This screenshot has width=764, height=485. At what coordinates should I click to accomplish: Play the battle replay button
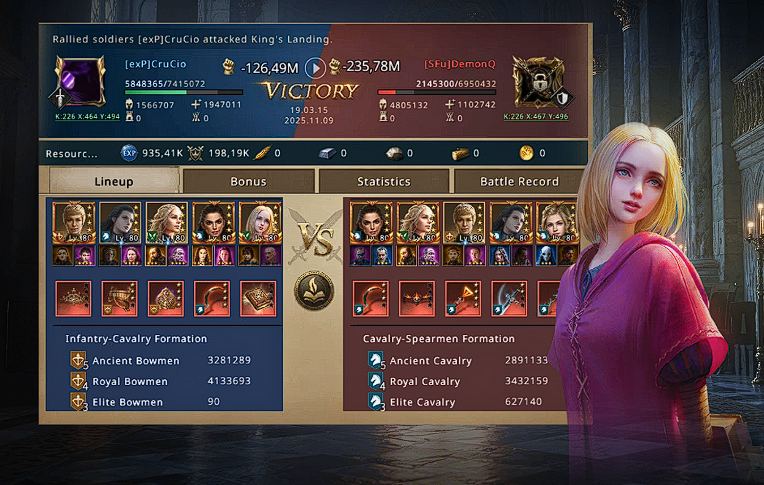tap(315, 68)
